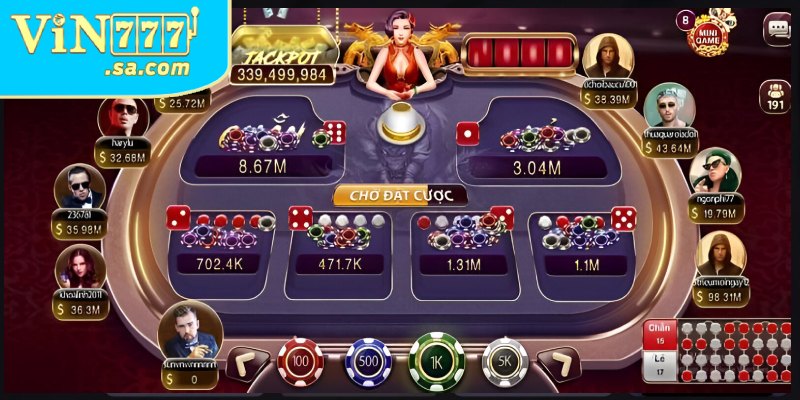View player harylu's profile avatar
800x400 pixels.
click(122, 119)
